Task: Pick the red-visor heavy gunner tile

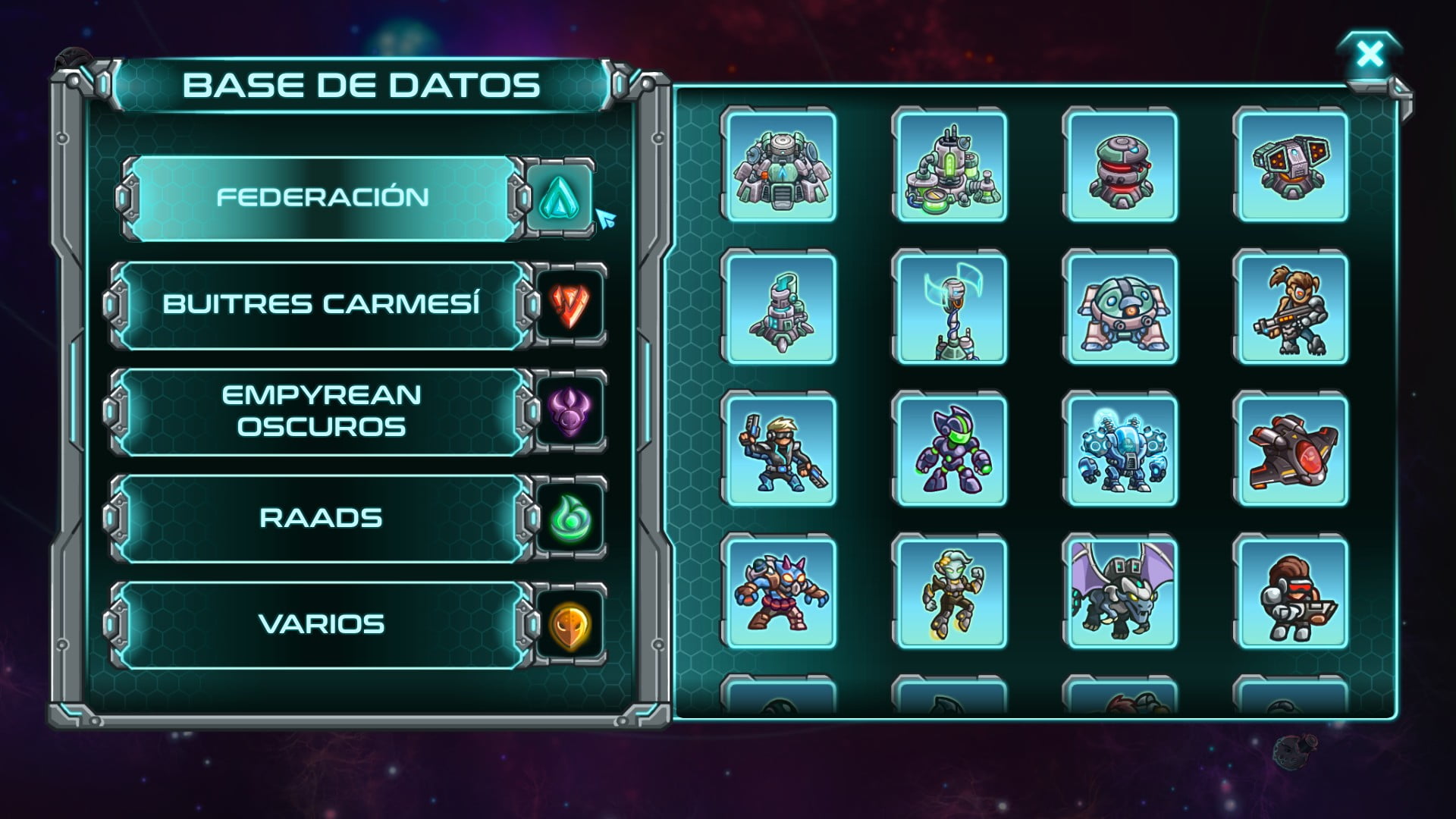Action: (x=1291, y=592)
